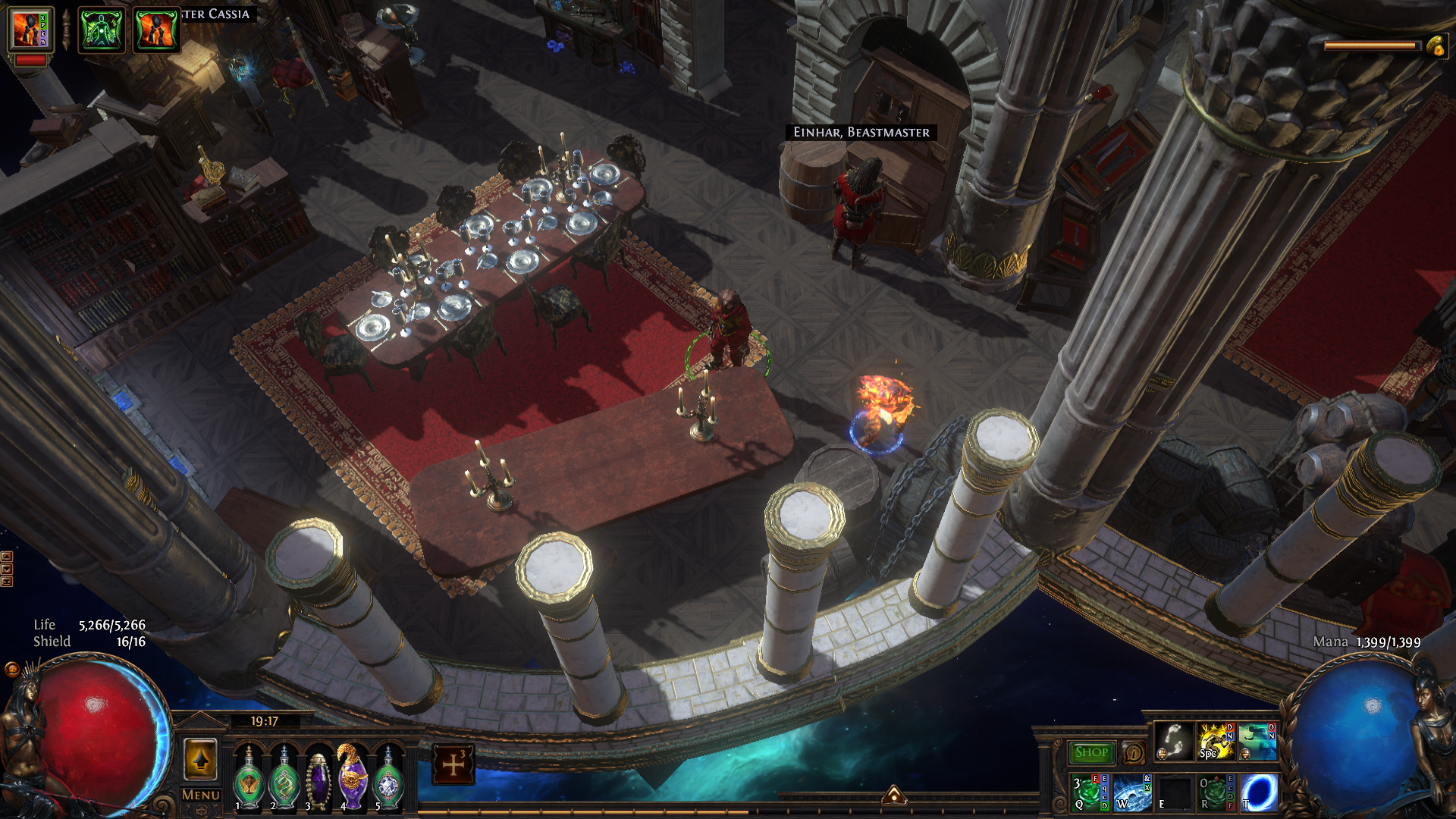This screenshot has width=1456, height=819.
Task: Activate the icy blue skill bound to W
Action: [x=1132, y=792]
